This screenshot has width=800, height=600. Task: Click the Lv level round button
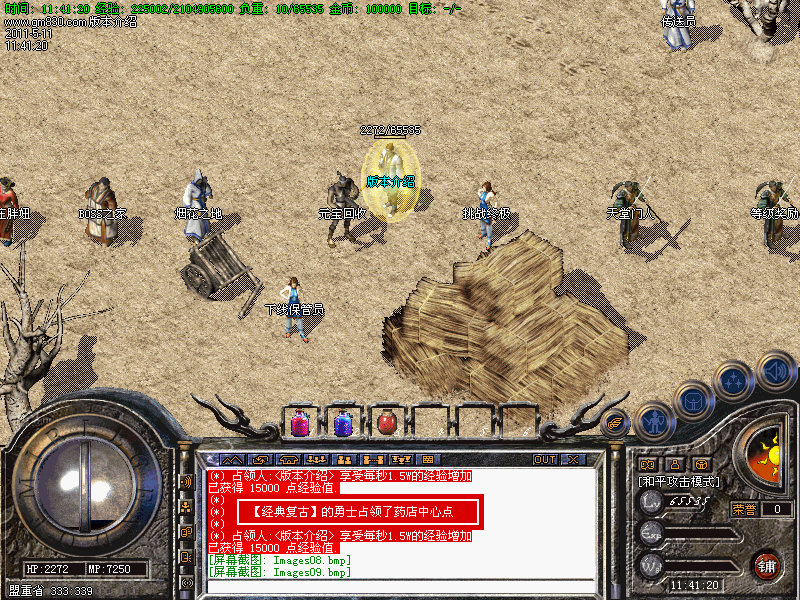(651, 504)
